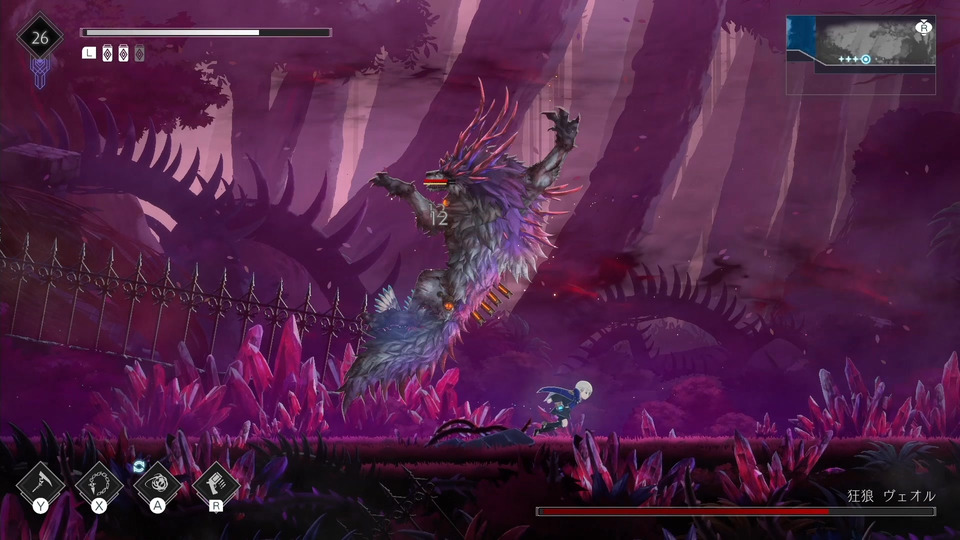Select the scythe skill icon

pos(41,485)
